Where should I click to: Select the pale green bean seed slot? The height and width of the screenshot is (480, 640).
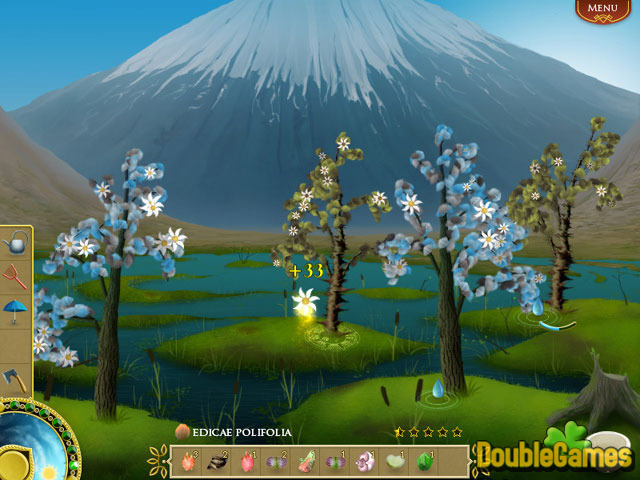[x=396, y=461]
